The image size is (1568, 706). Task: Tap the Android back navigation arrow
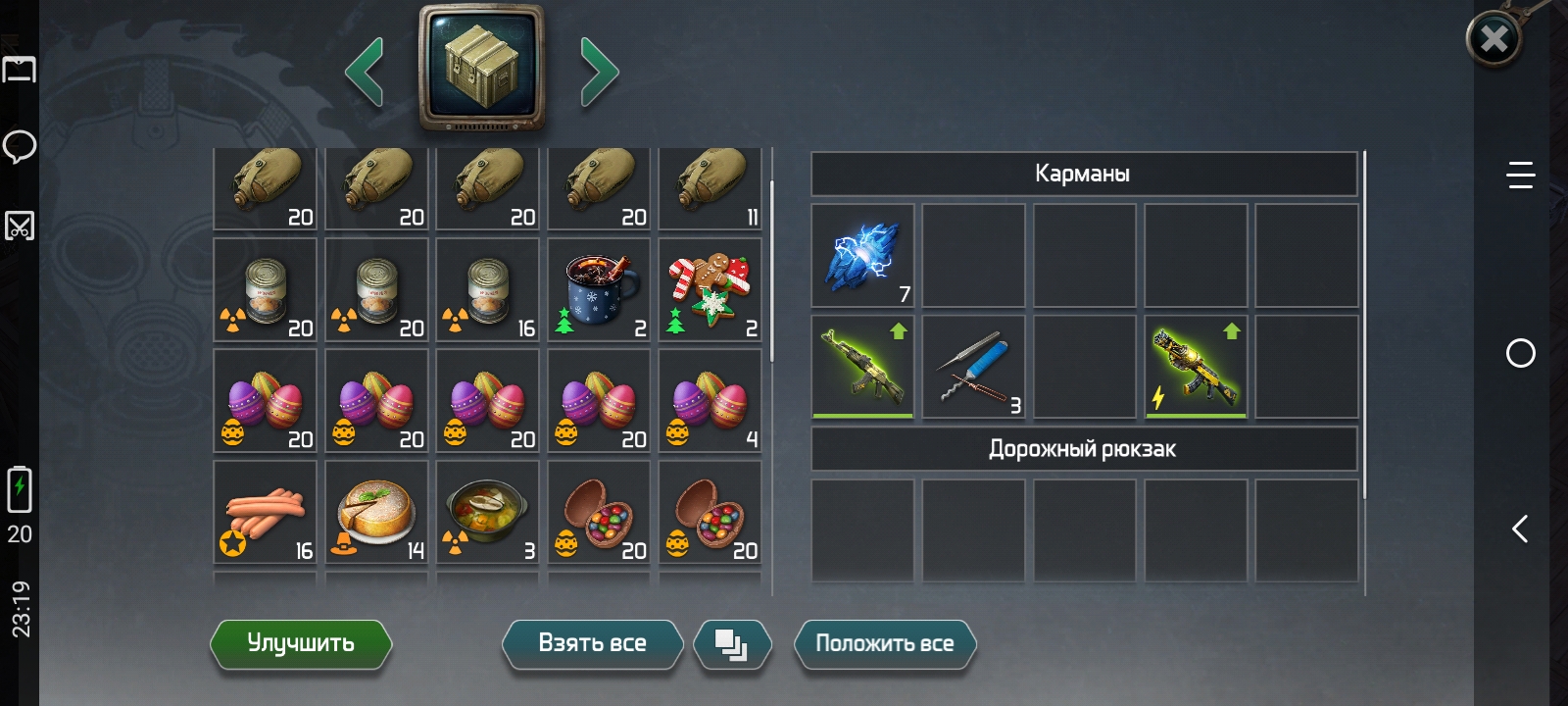[1520, 529]
